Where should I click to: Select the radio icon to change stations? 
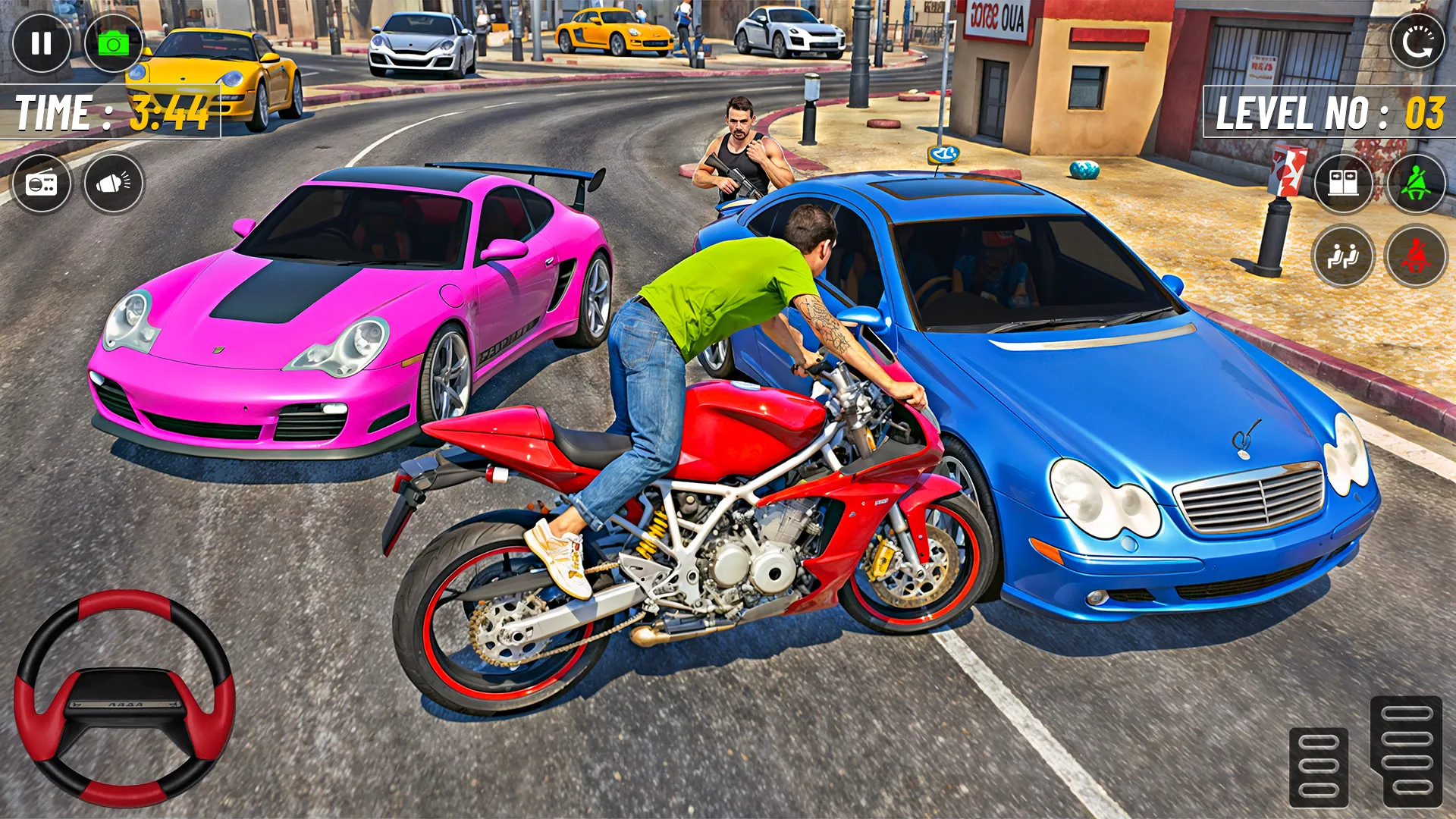43,182
